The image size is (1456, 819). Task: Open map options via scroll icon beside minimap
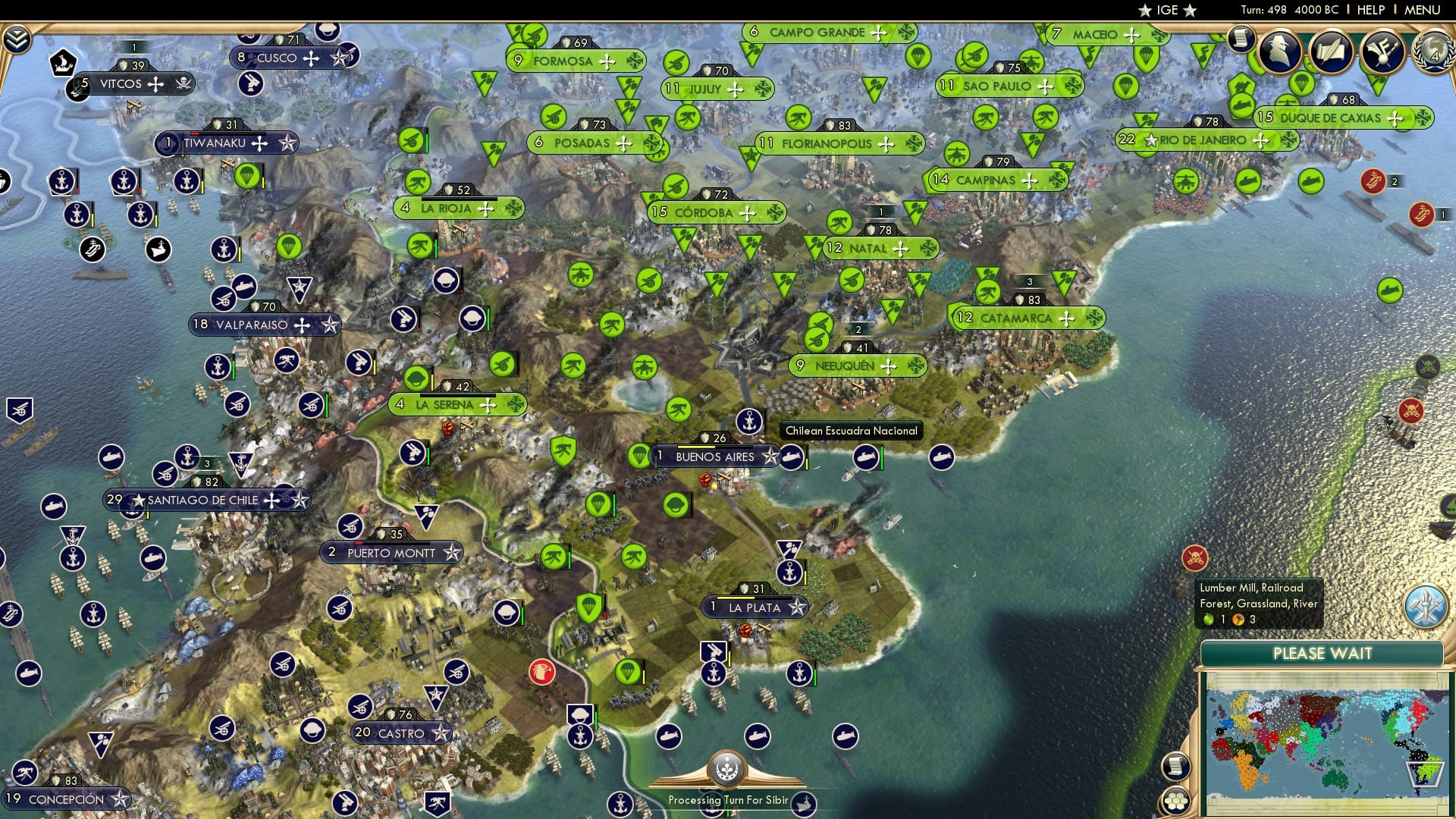pos(1175,766)
